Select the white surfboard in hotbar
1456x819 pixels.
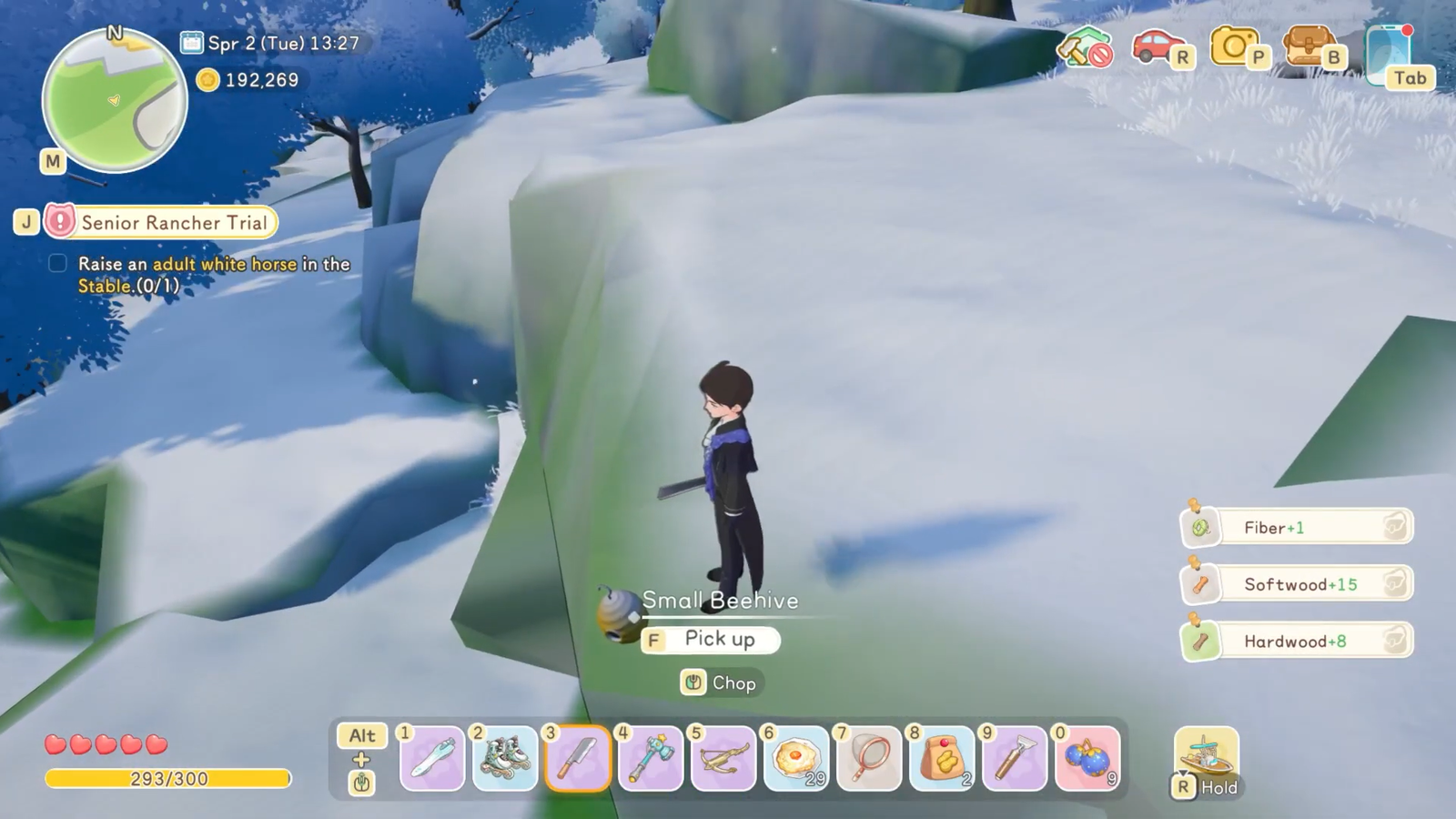click(x=432, y=758)
